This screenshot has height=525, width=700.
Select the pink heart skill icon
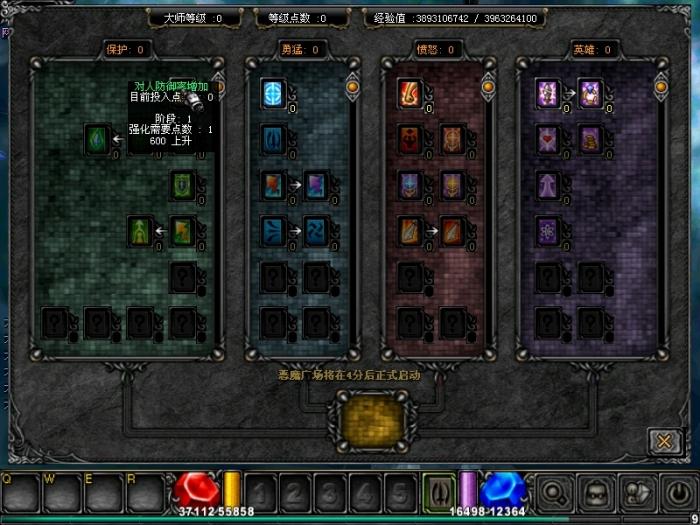(547, 138)
